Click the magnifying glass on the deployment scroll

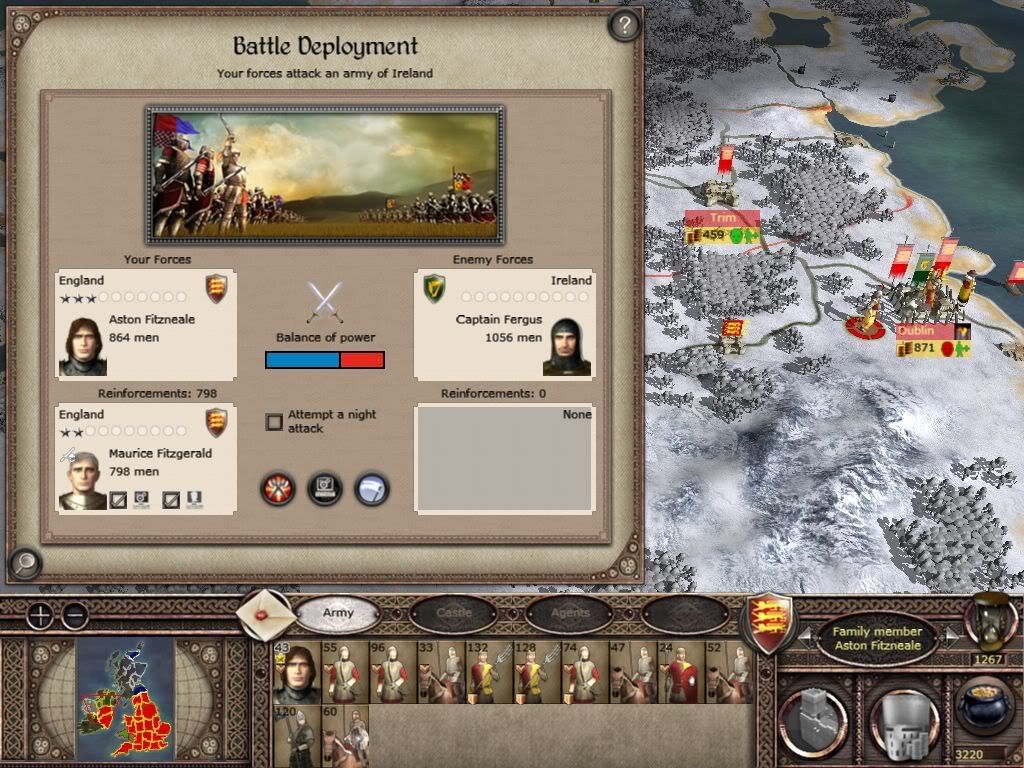(24, 563)
